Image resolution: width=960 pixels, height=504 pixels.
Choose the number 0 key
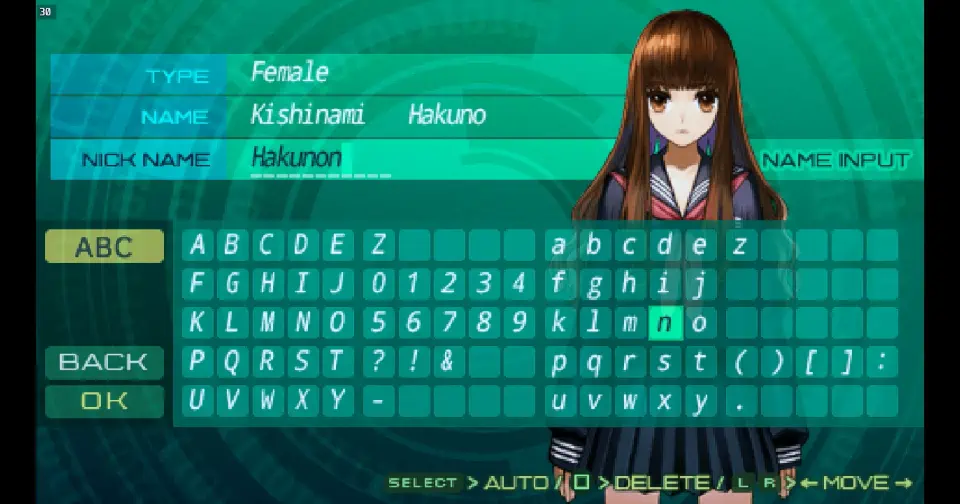378,285
